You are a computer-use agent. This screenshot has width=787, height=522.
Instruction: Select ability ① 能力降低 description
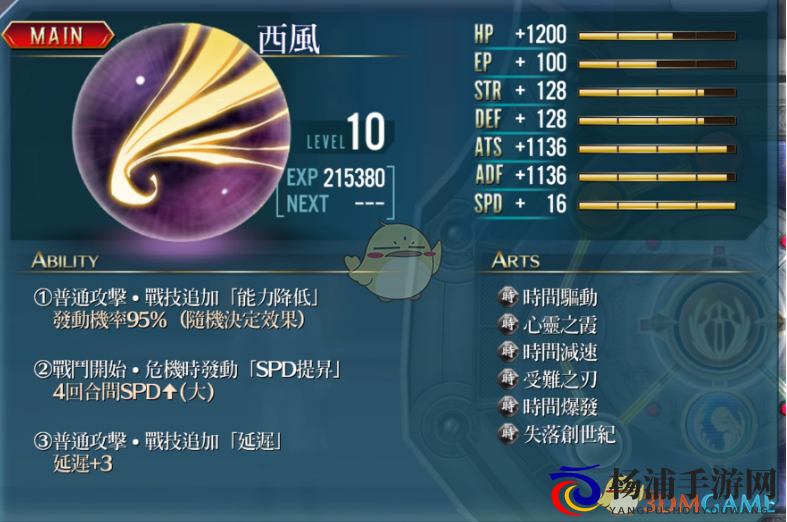182,309
